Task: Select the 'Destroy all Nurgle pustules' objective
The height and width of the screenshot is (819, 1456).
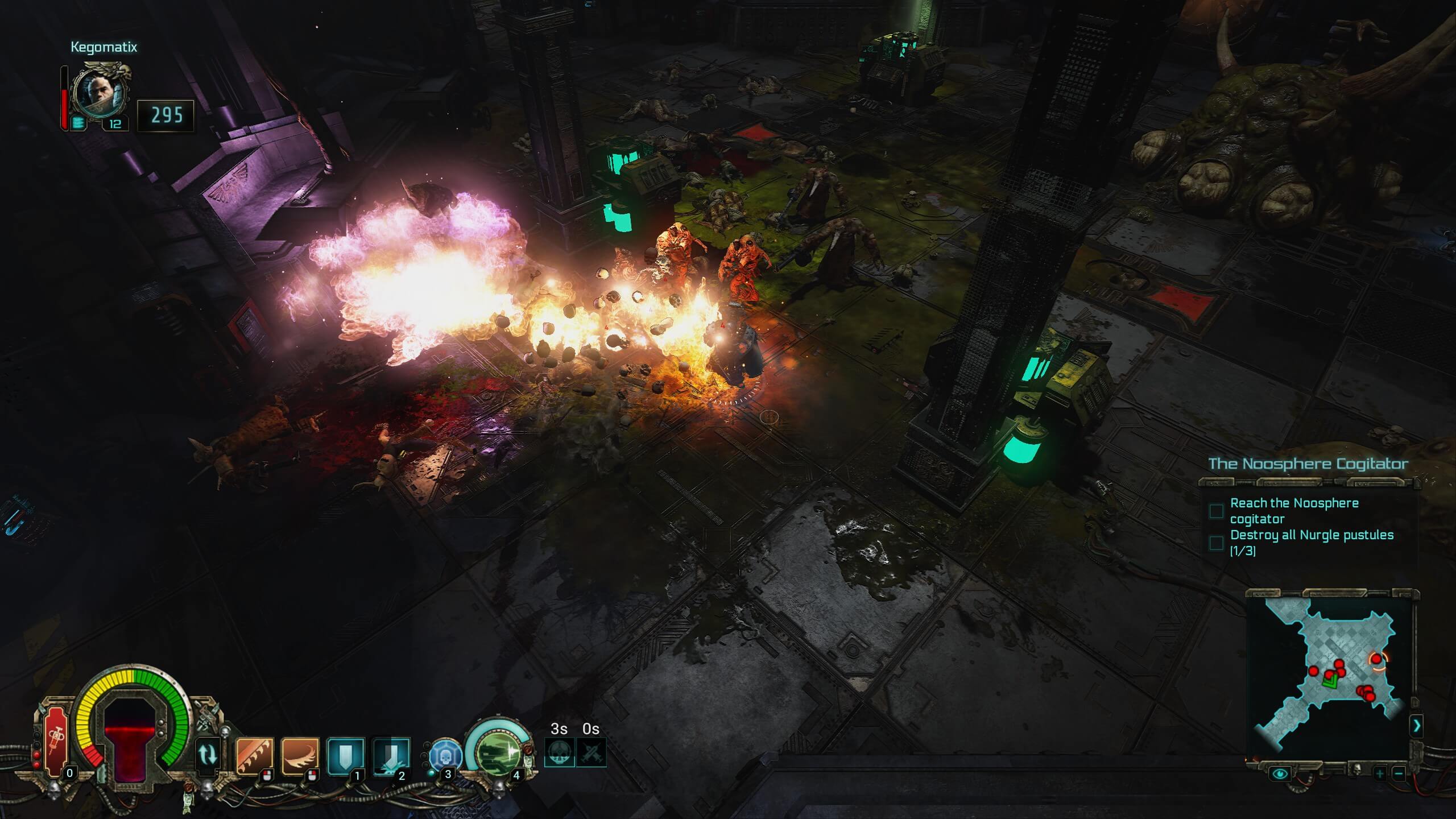Action: click(x=1311, y=543)
